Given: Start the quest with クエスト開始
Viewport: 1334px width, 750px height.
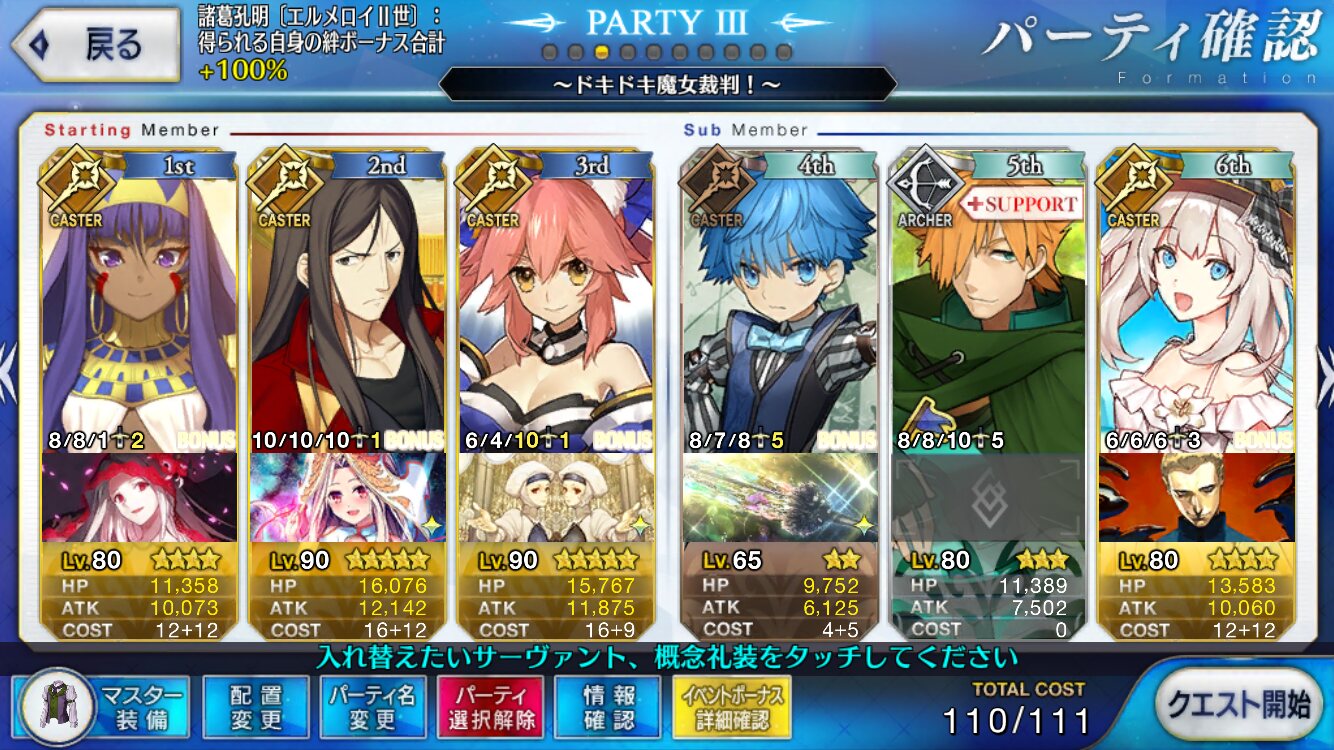Looking at the screenshot, I should tap(1241, 704).
